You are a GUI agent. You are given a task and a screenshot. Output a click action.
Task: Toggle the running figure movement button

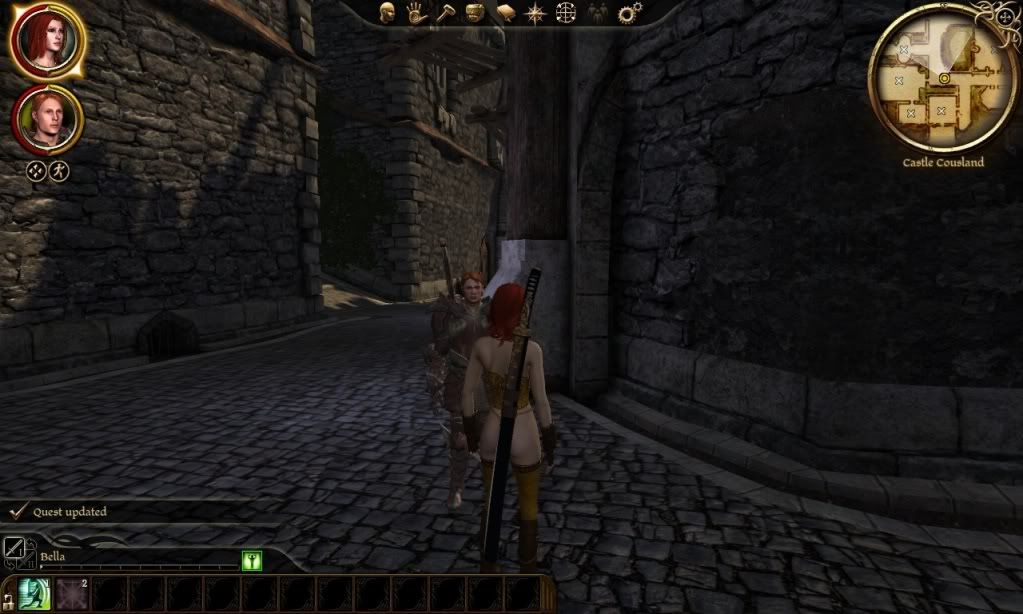[x=59, y=170]
